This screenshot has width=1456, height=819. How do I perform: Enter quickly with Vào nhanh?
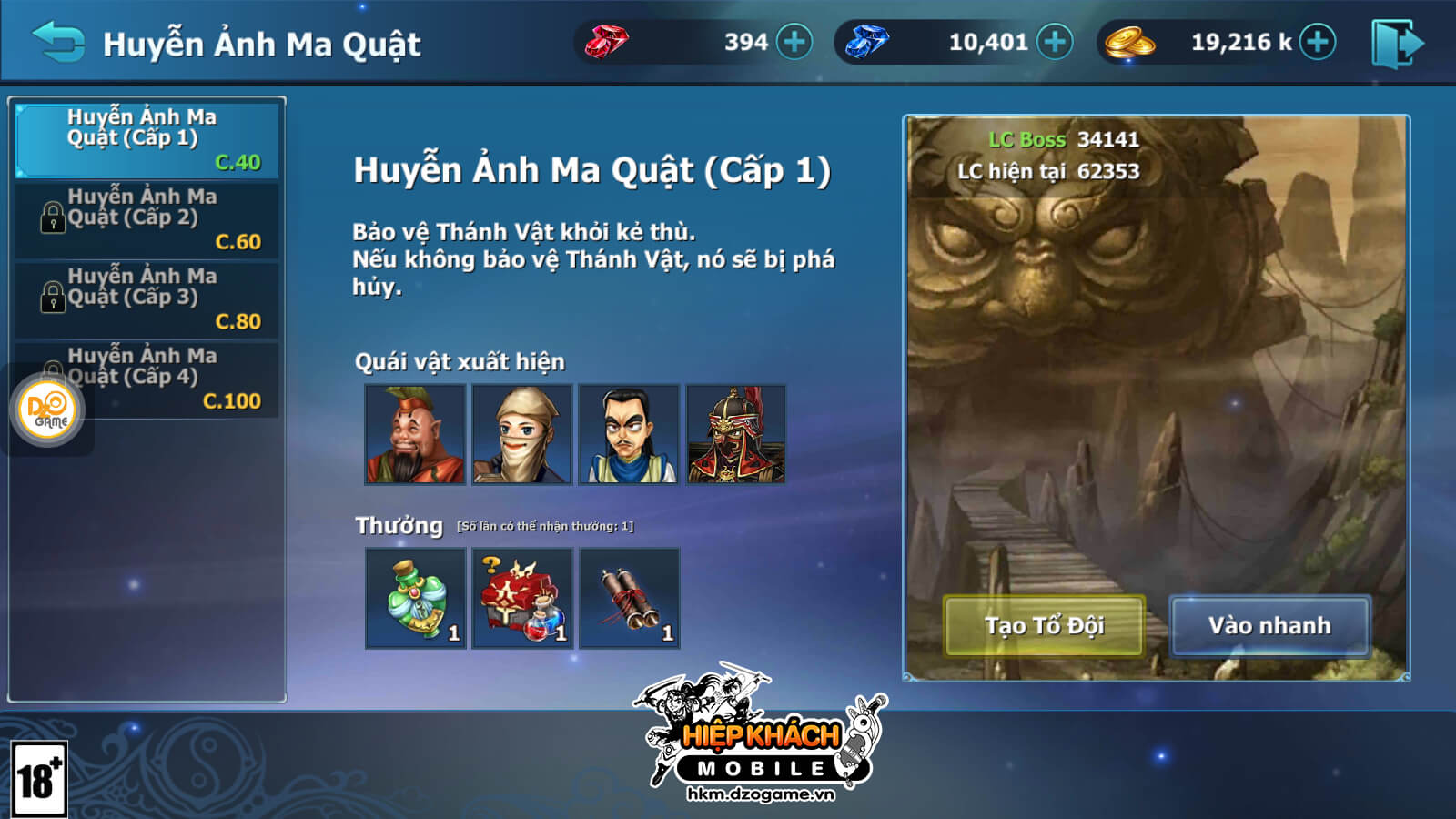1269,625
